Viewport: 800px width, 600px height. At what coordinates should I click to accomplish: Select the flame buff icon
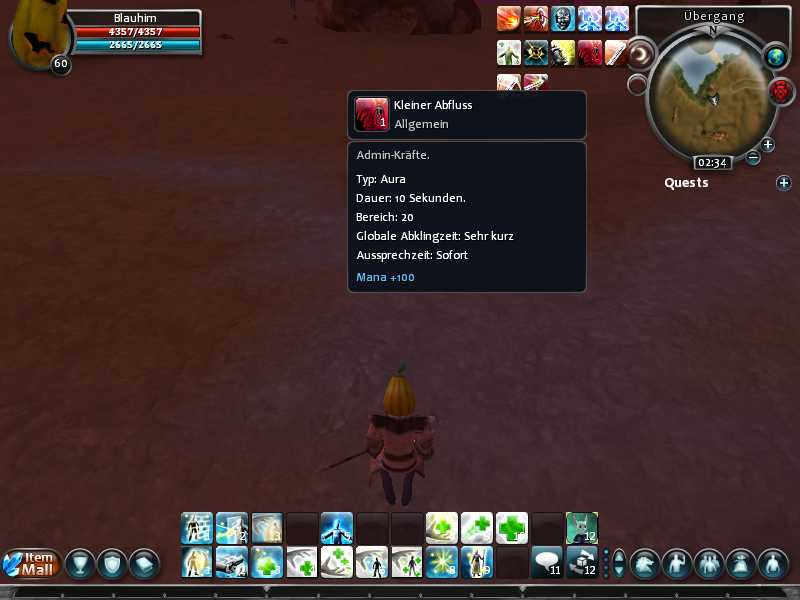coord(509,18)
